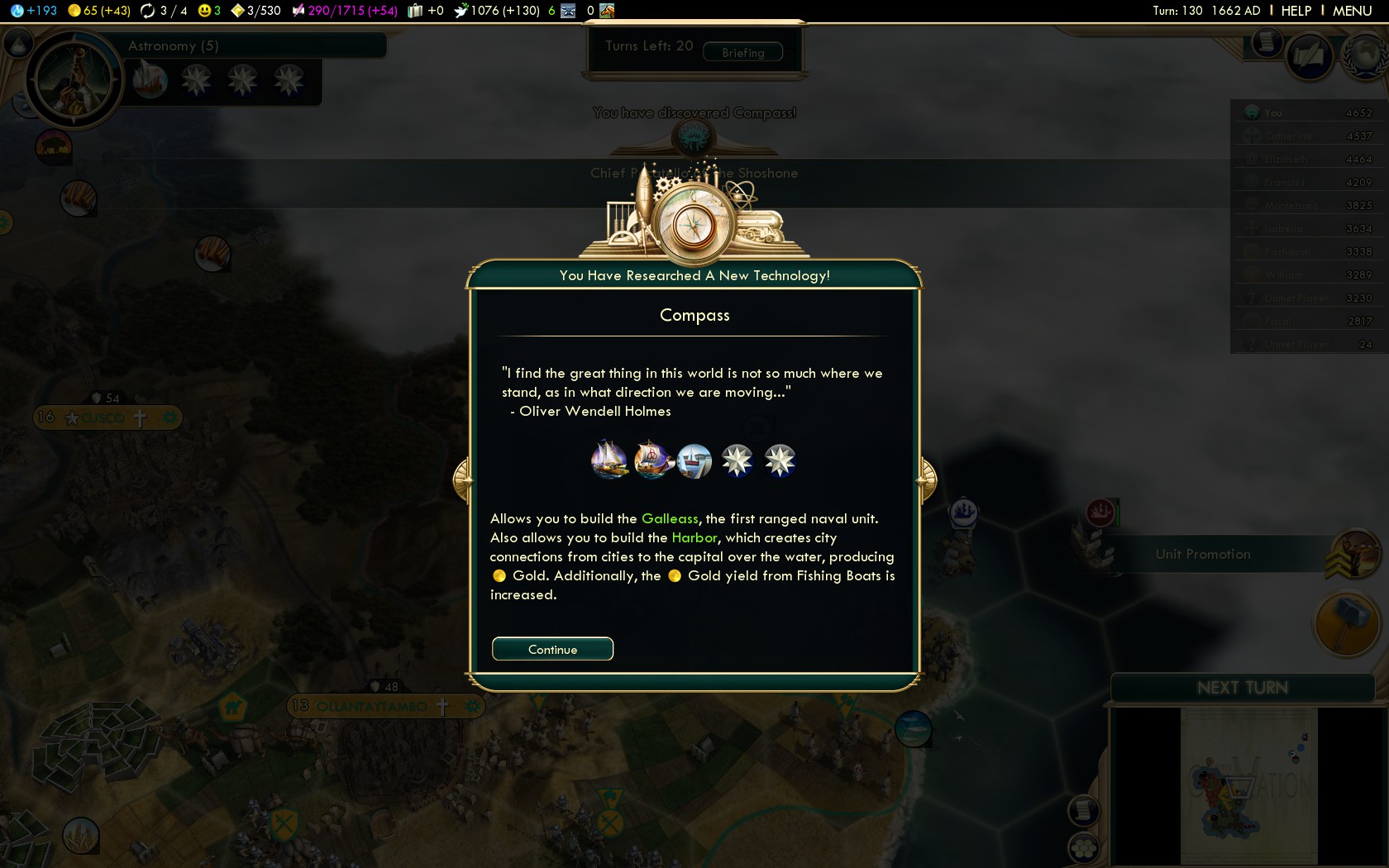This screenshot has width=1389, height=868.
Task: Open the scenario Briefing
Action: click(x=742, y=52)
